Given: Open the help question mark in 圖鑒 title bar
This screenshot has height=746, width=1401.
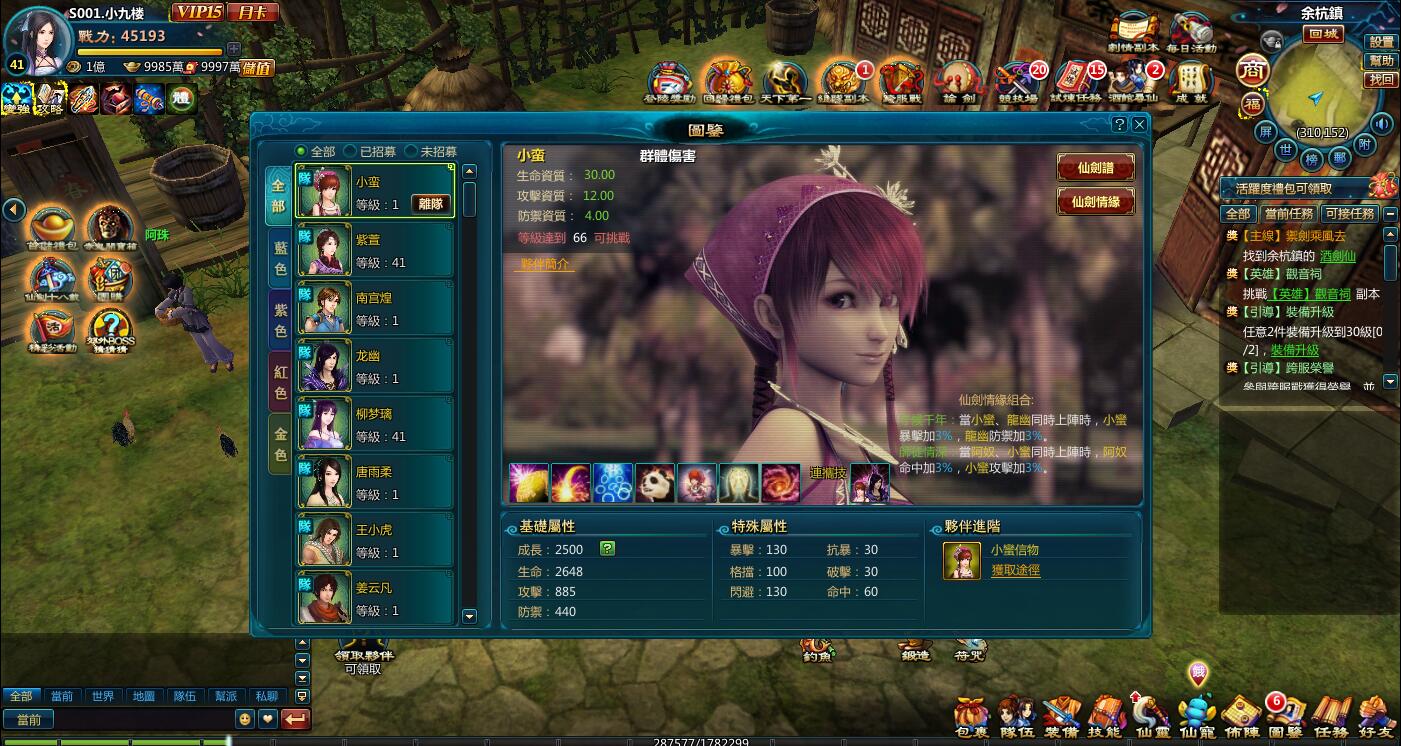Looking at the screenshot, I should point(1120,125).
